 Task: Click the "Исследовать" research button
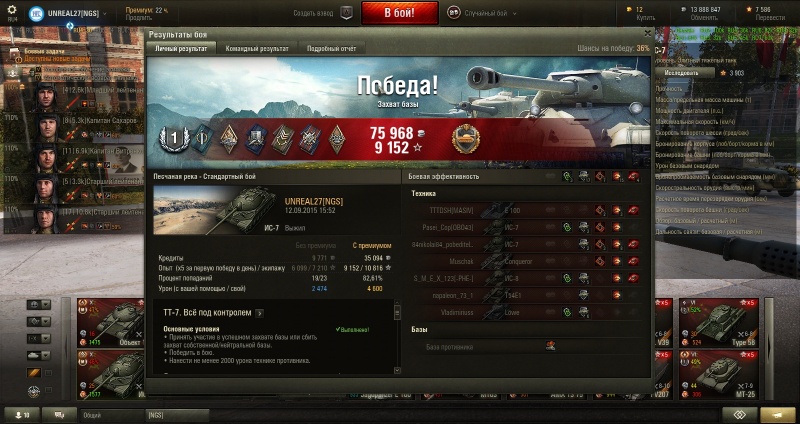(682, 73)
